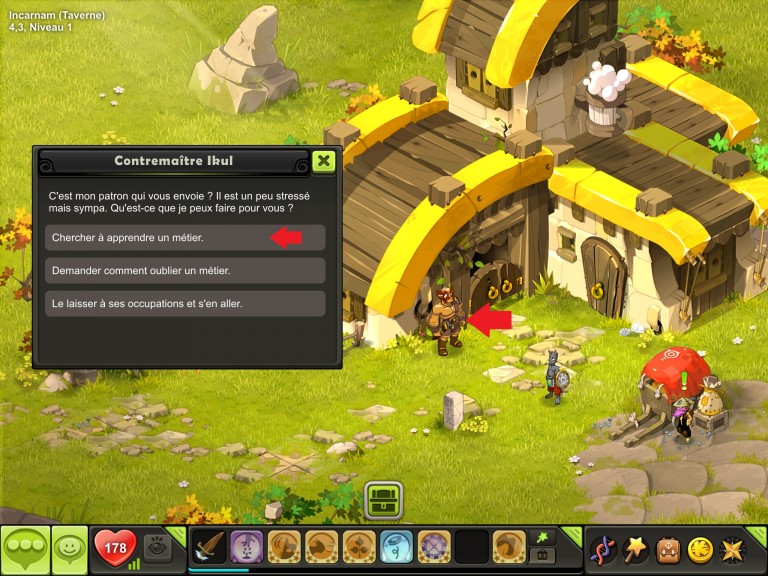The height and width of the screenshot is (576, 768).
Task: Switch hotbar to items with bag button
Action: click(541, 556)
